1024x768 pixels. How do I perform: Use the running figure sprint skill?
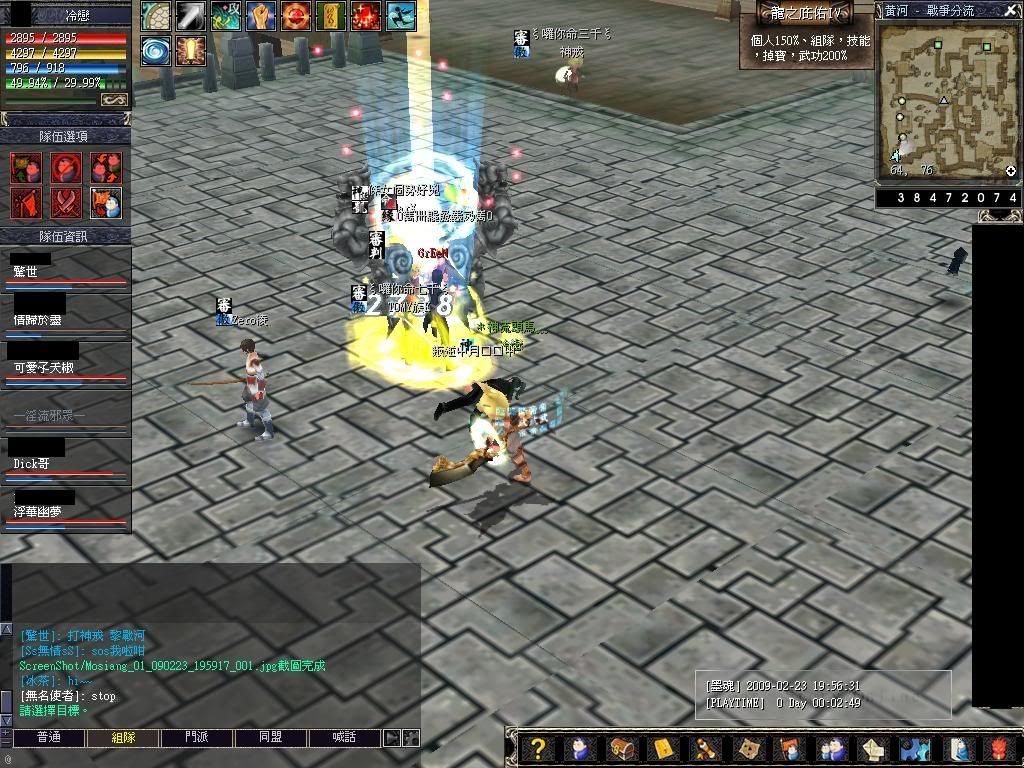pos(401,16)
